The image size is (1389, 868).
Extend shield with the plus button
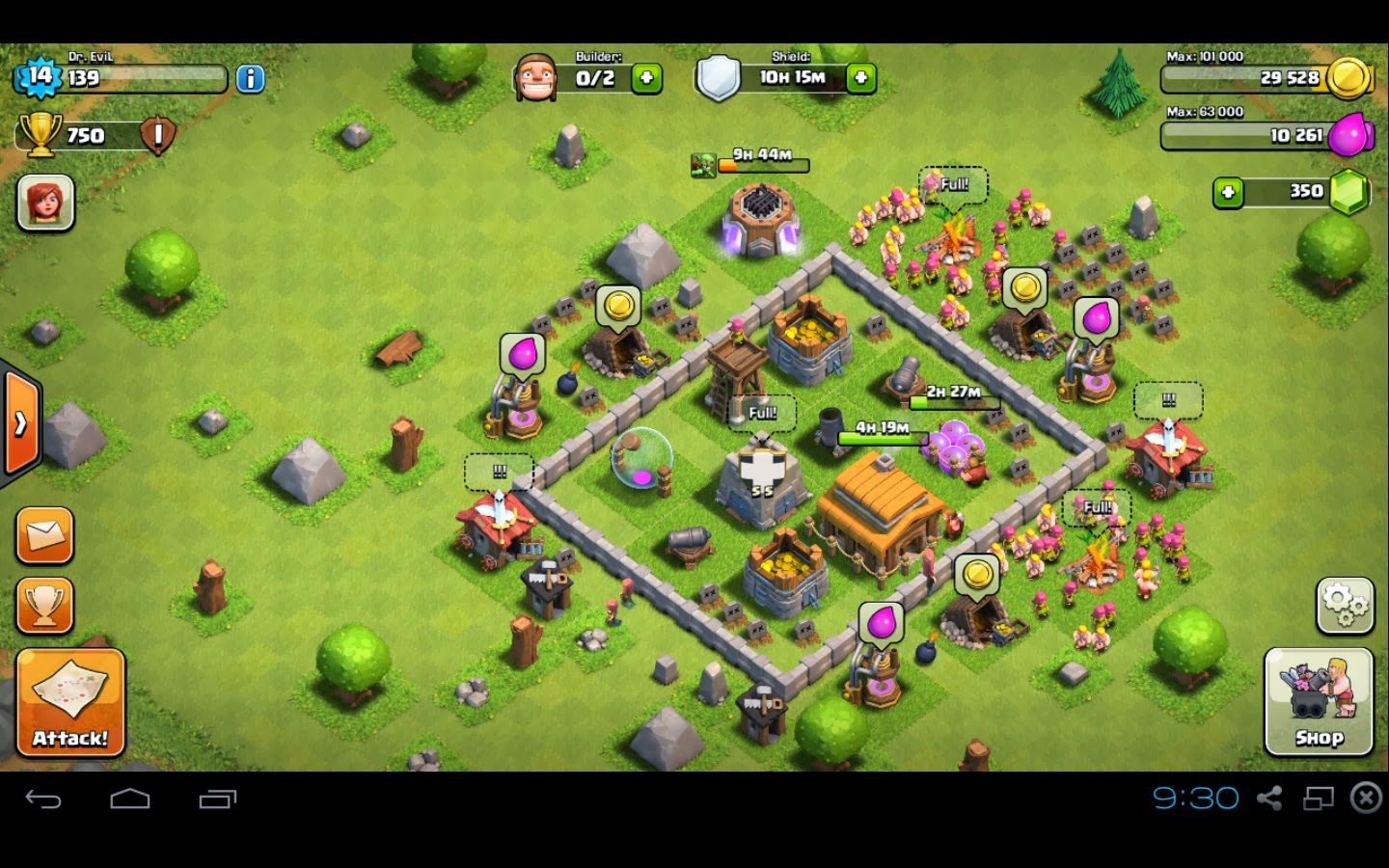[x=861, y=78]
